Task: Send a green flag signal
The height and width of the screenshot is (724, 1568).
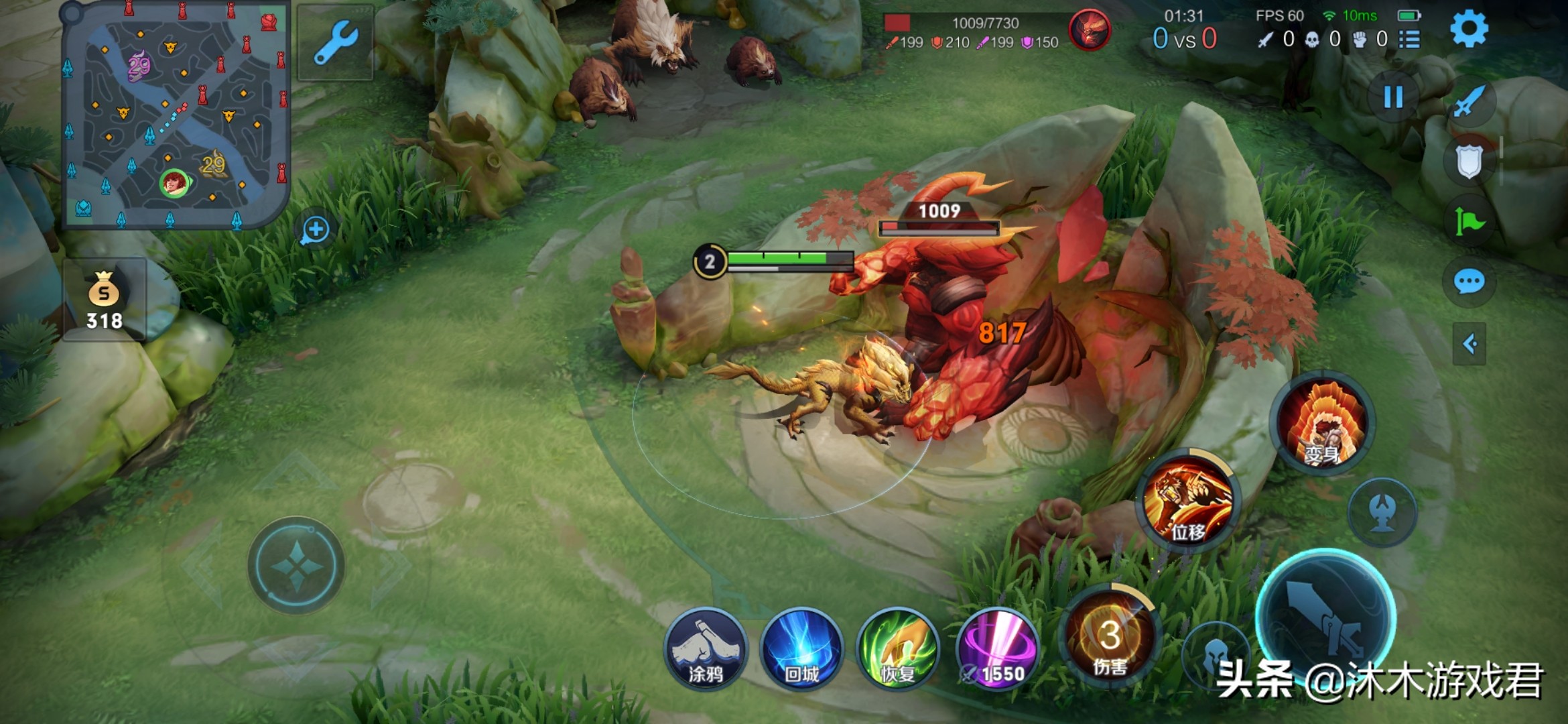Action: tap(1469, 221)
